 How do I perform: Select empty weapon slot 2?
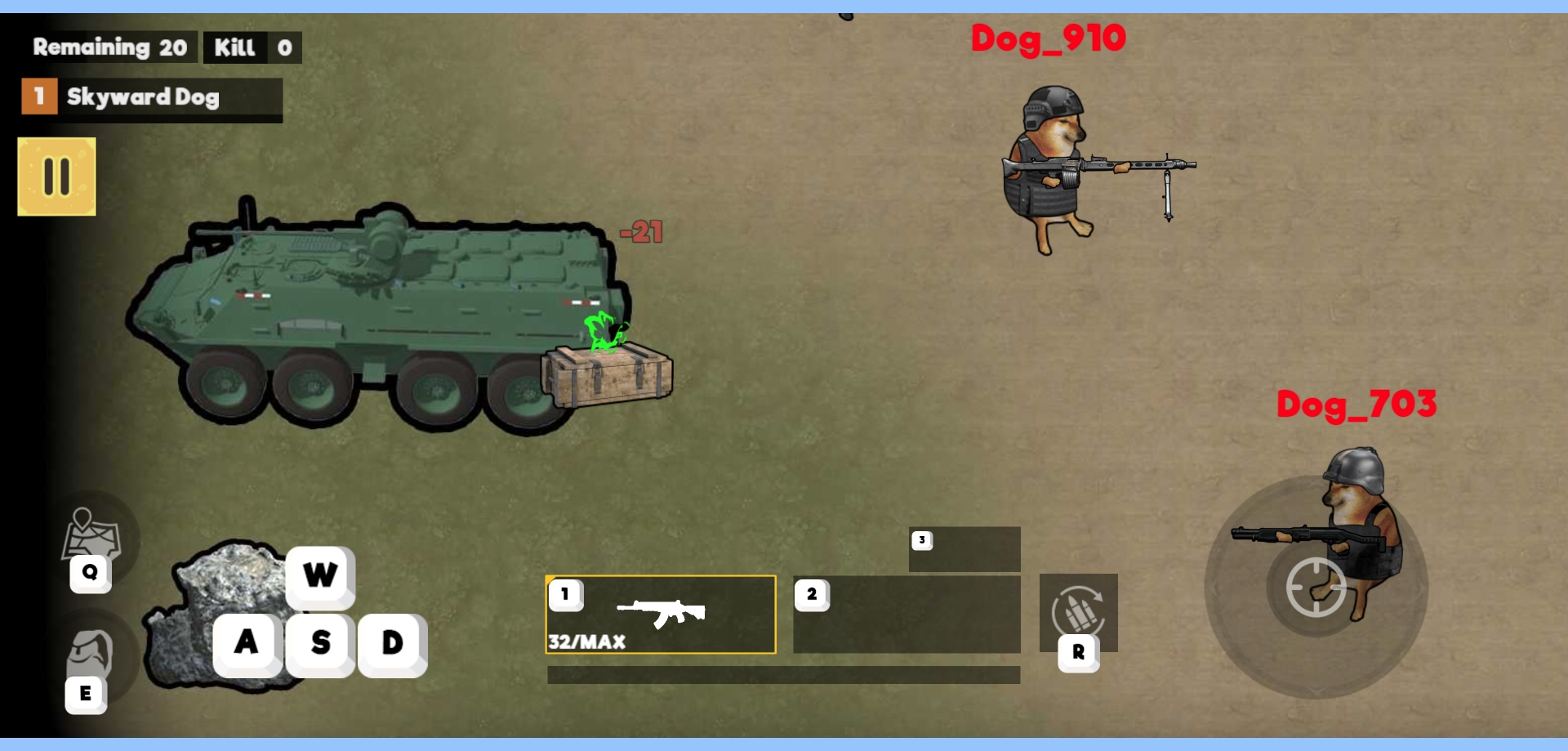pos(906,615)
